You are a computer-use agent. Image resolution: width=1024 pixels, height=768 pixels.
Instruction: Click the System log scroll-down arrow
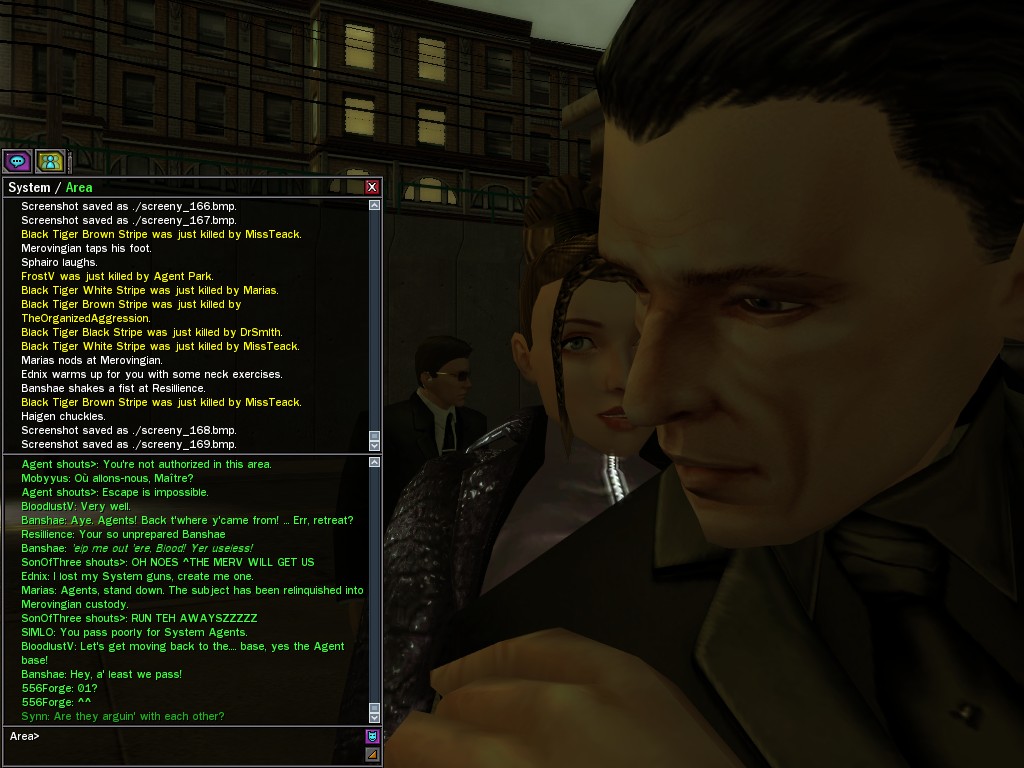coord(375,442)
